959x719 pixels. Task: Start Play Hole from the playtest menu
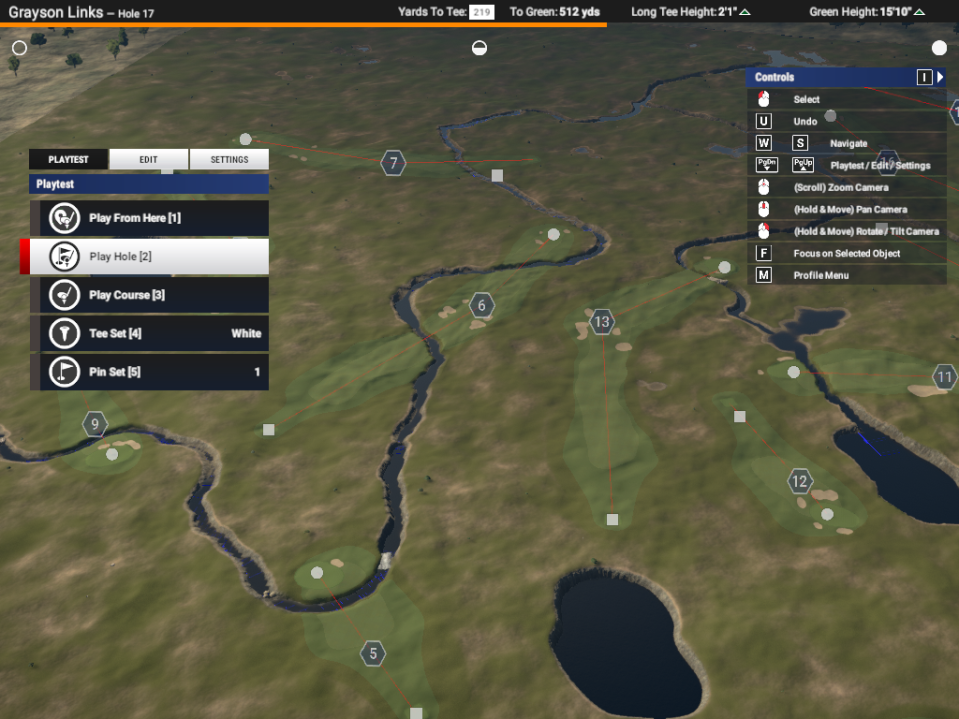point(150,256)
